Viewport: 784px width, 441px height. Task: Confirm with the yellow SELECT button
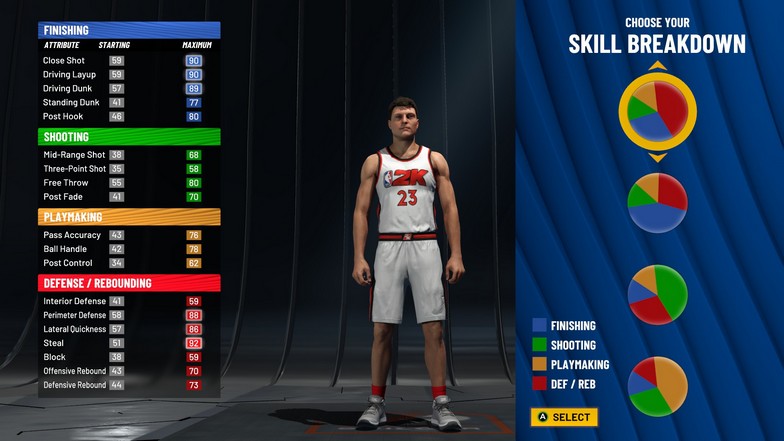click(x=564, y=417)
